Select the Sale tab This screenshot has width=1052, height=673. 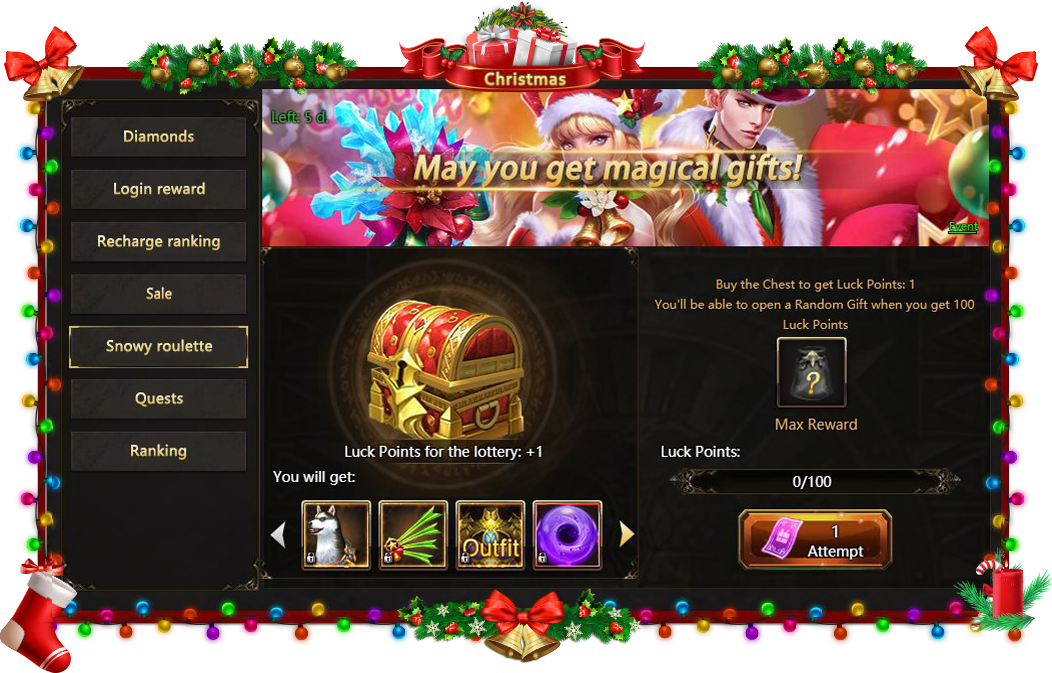(158, 294)
